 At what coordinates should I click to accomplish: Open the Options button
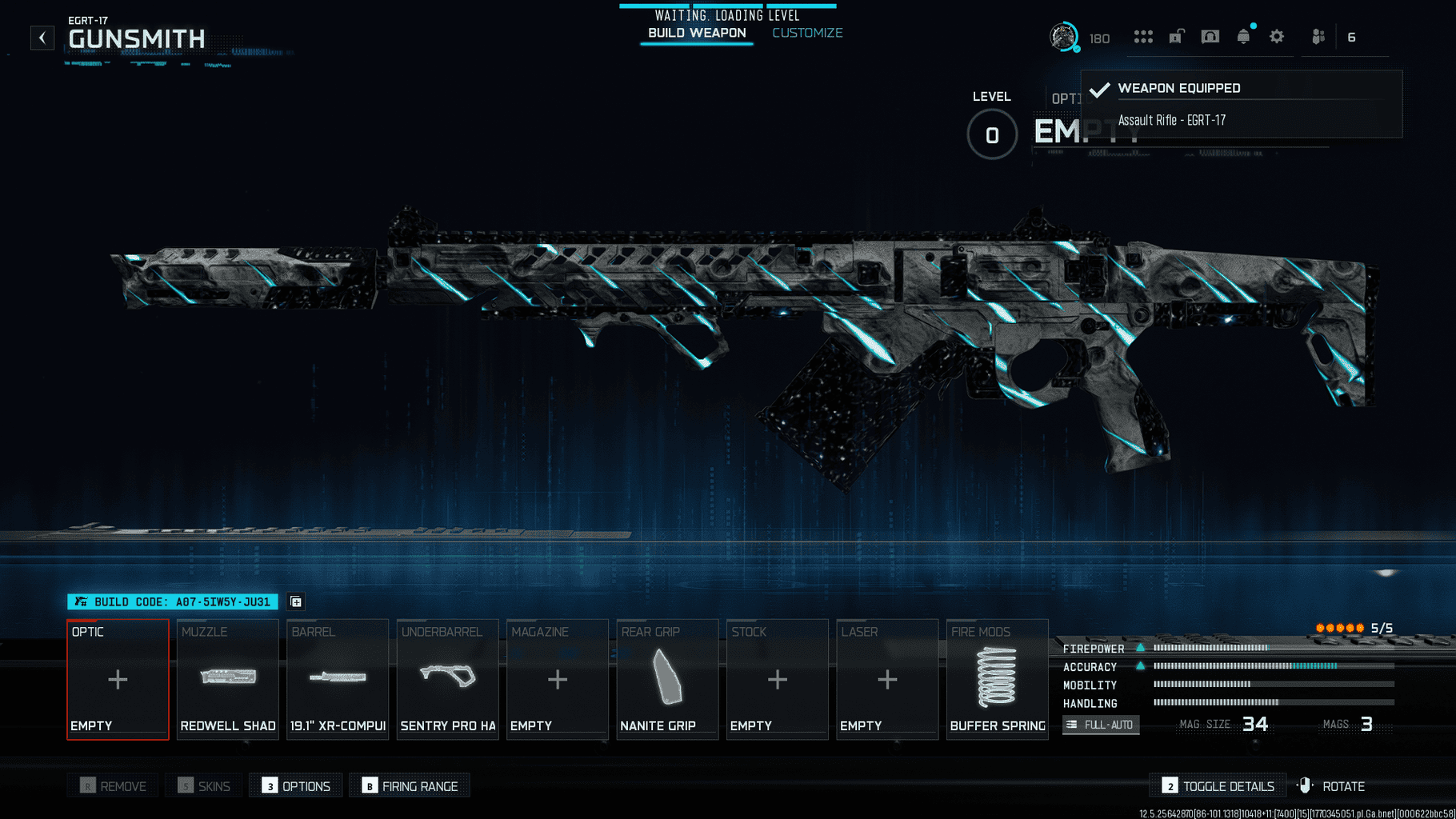click(x=296, y=786)
